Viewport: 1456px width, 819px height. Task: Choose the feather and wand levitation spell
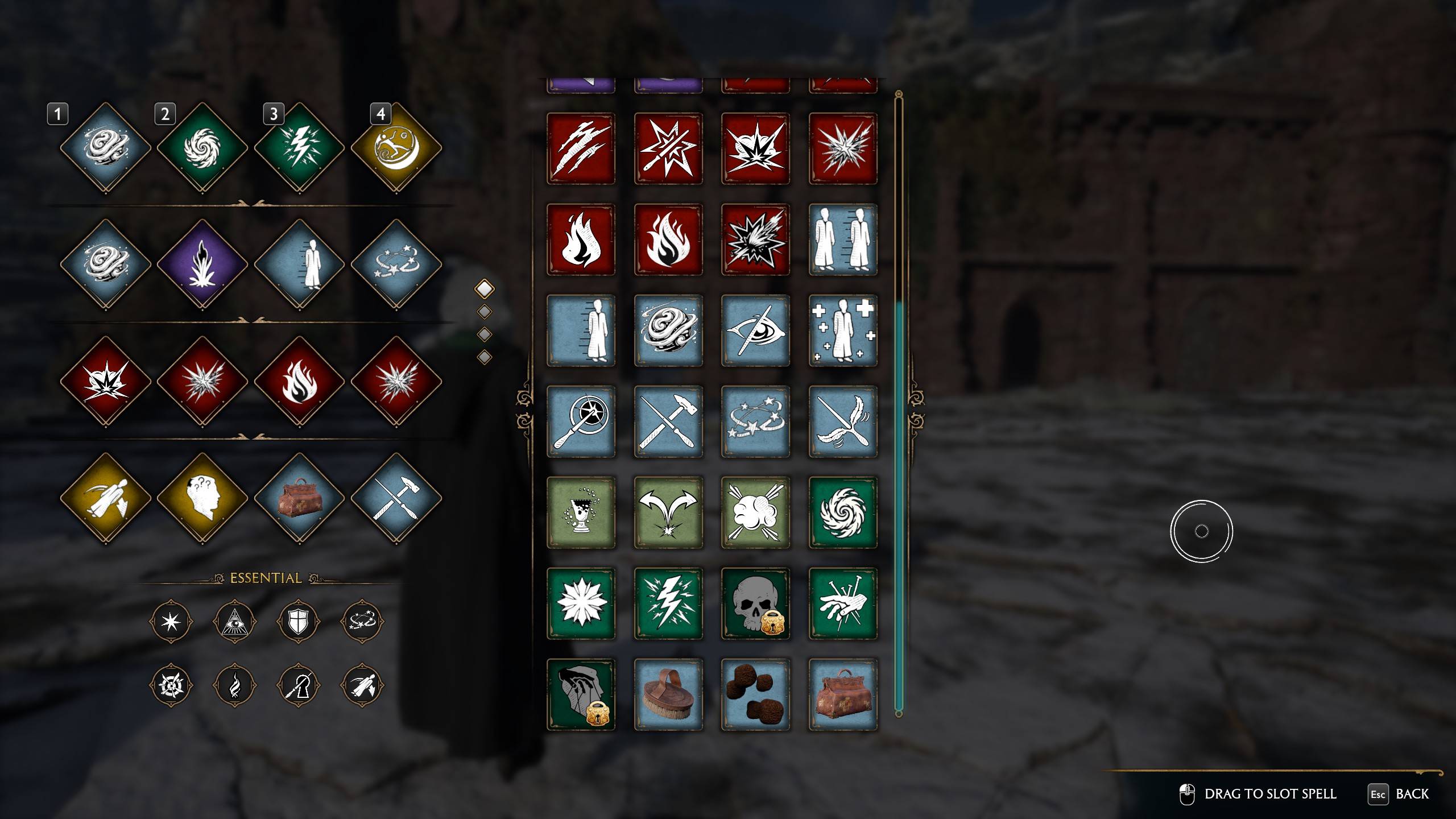click(x=843, y=421)
